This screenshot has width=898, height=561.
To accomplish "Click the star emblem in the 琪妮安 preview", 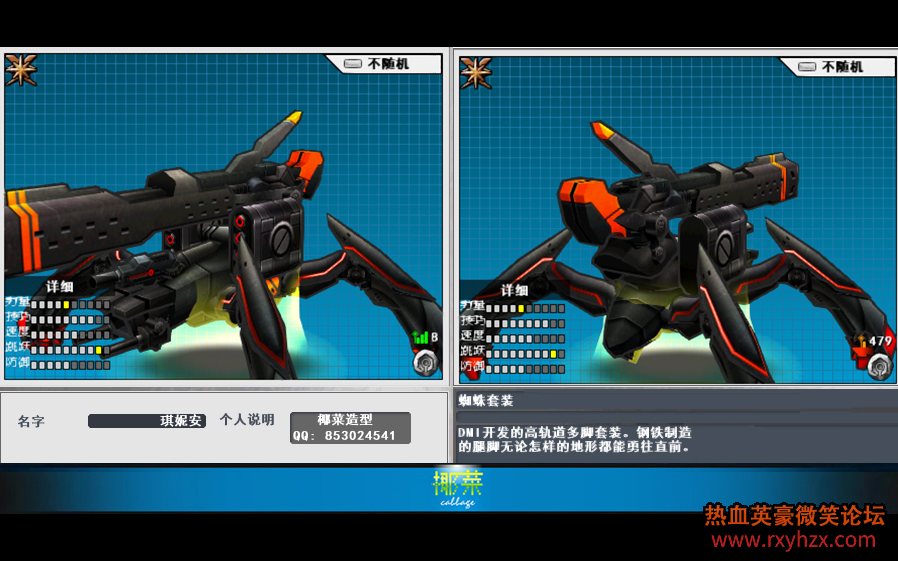I will tap(21, 70).
